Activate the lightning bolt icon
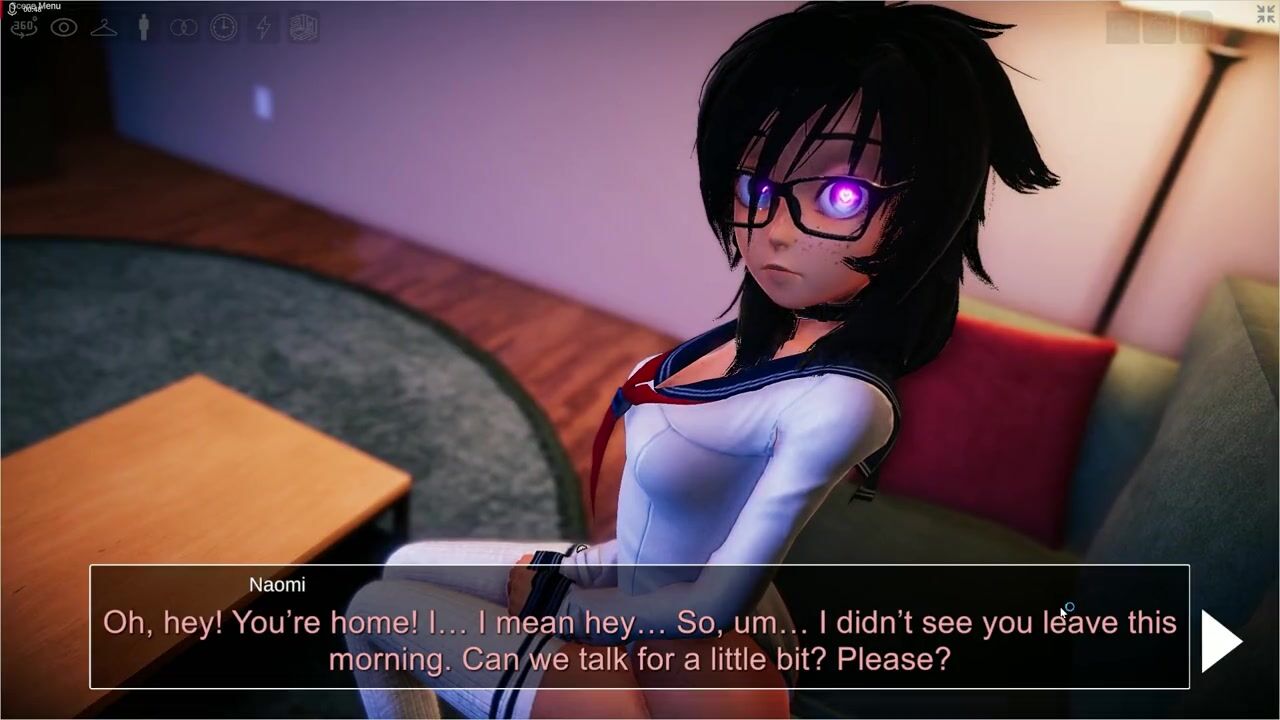 pyautogui.click(x=263, y=28)
